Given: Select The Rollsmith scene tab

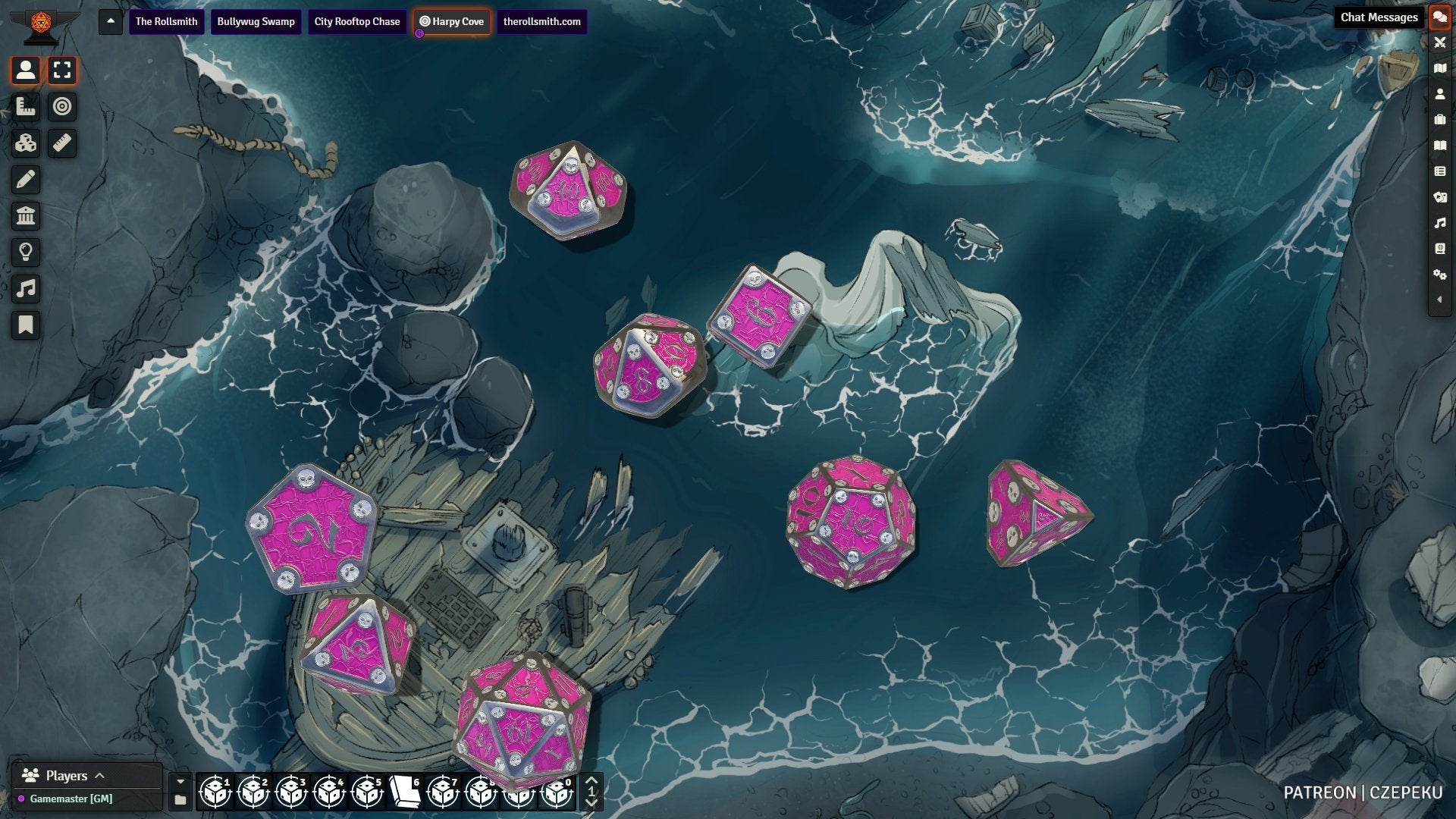Looking at the screenshot, I should (x=166, y=21).
